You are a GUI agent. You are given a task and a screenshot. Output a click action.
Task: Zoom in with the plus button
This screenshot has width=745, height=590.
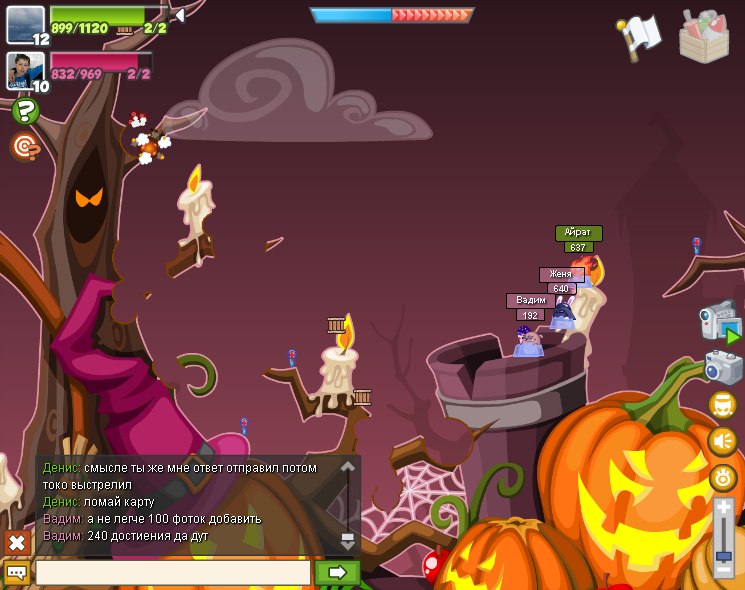(x=723, y=508)
